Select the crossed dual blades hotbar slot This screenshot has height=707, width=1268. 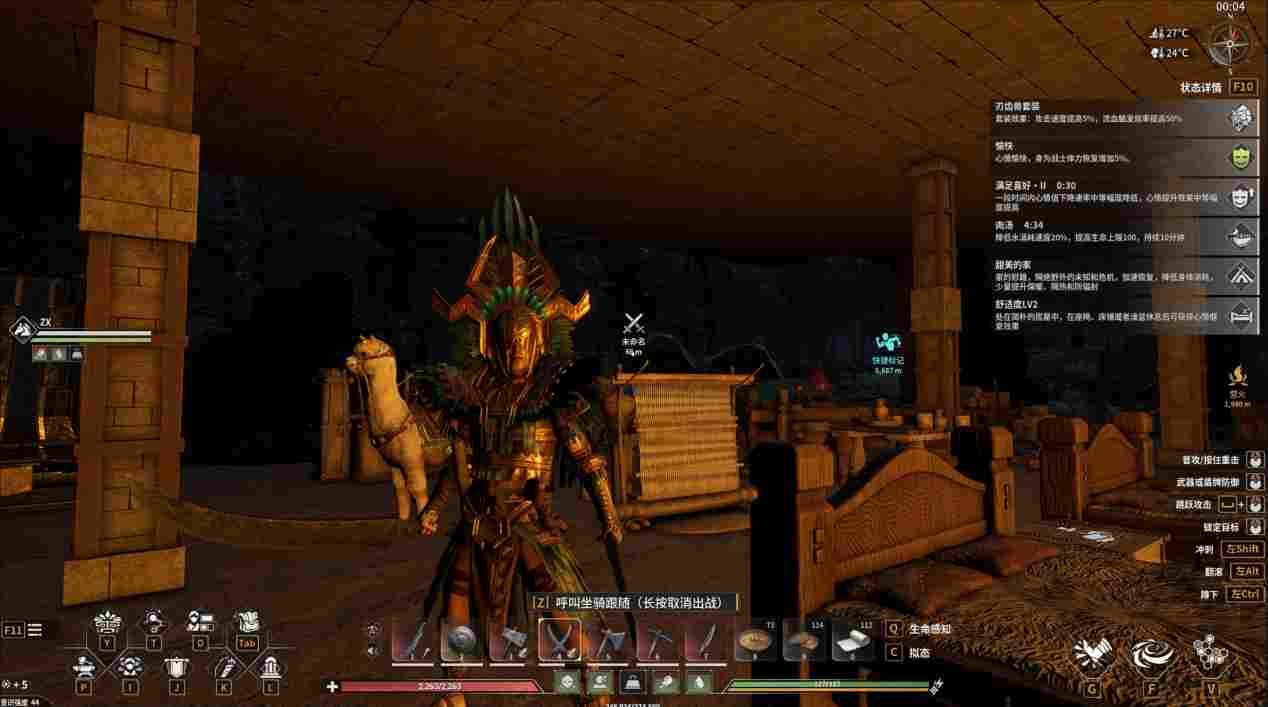[x=559, y=640]
